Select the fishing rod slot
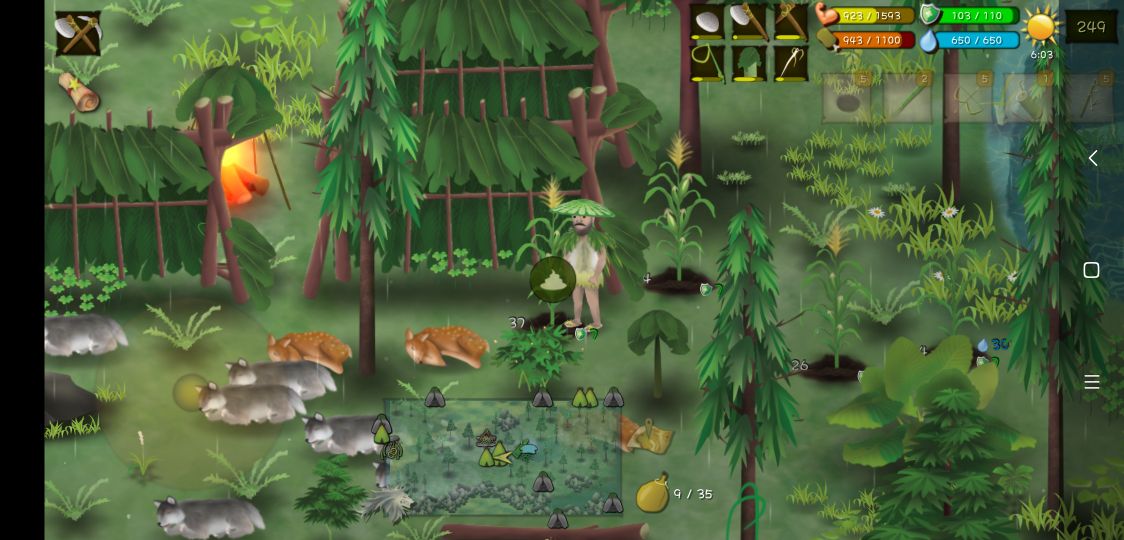Screen dimensions: 1124x540 pyautogui.click(x=707, y=63)
